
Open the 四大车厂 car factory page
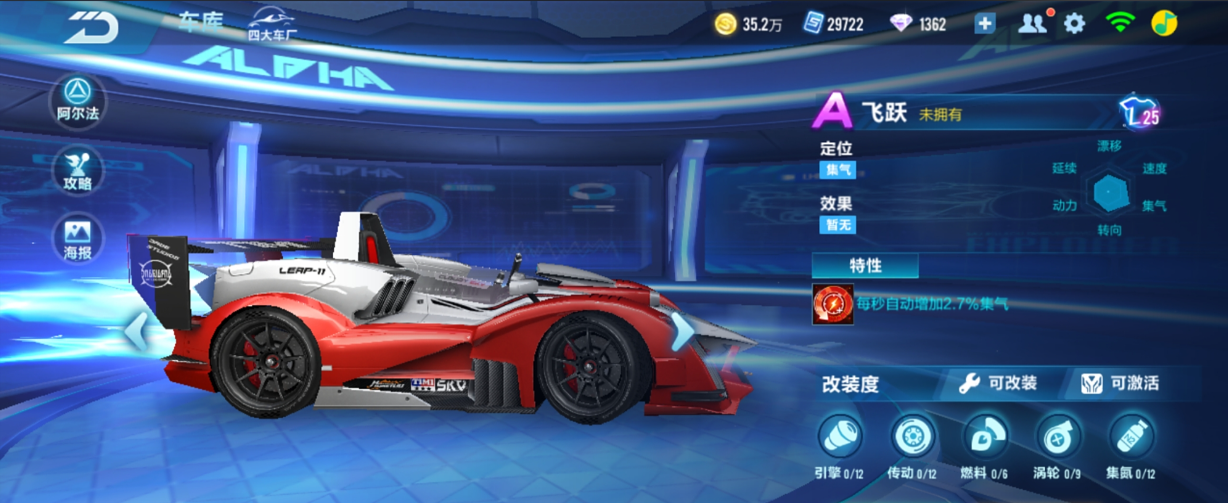273,24
